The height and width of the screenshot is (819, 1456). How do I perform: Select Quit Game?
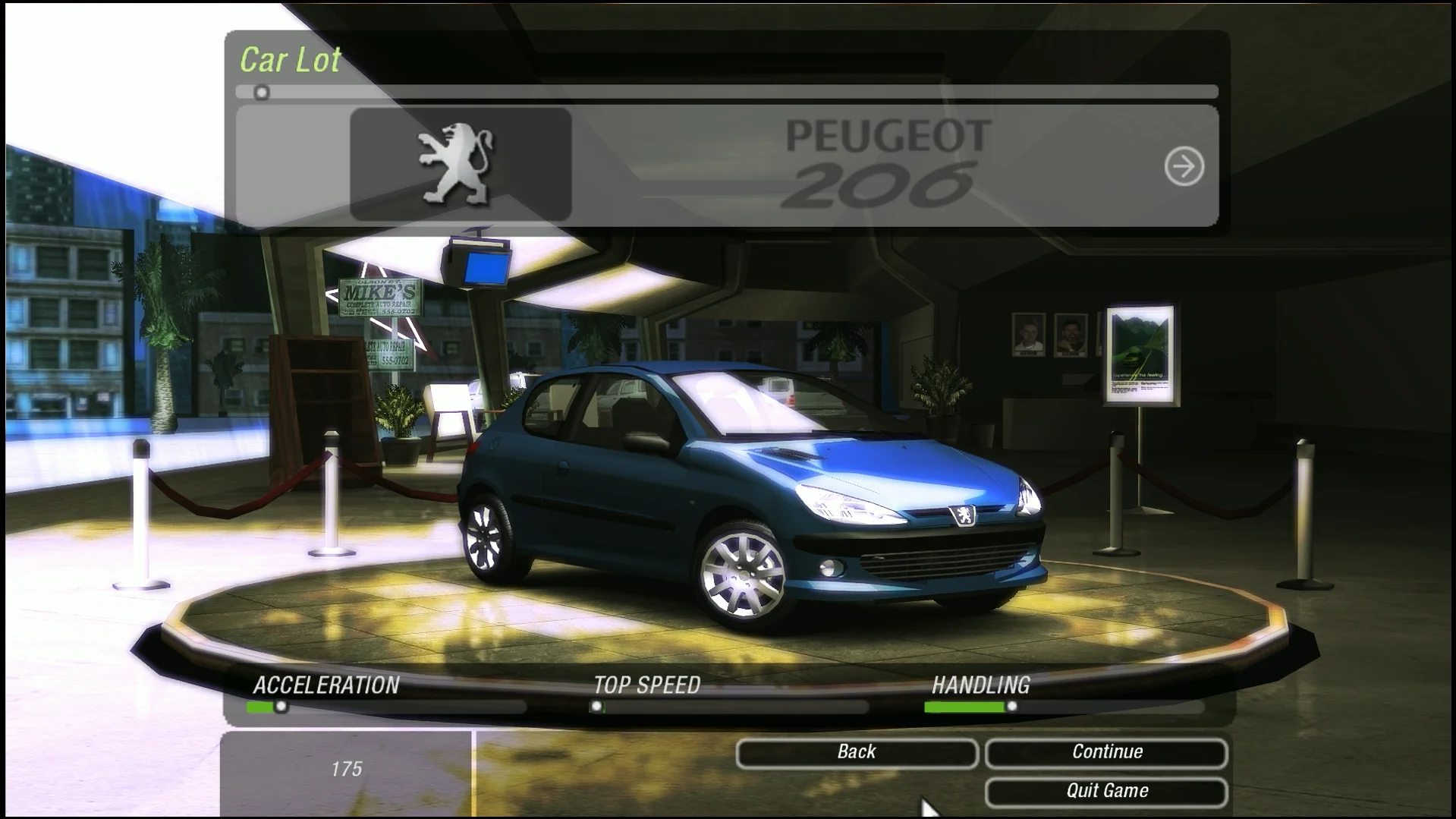coord(1106,791)
